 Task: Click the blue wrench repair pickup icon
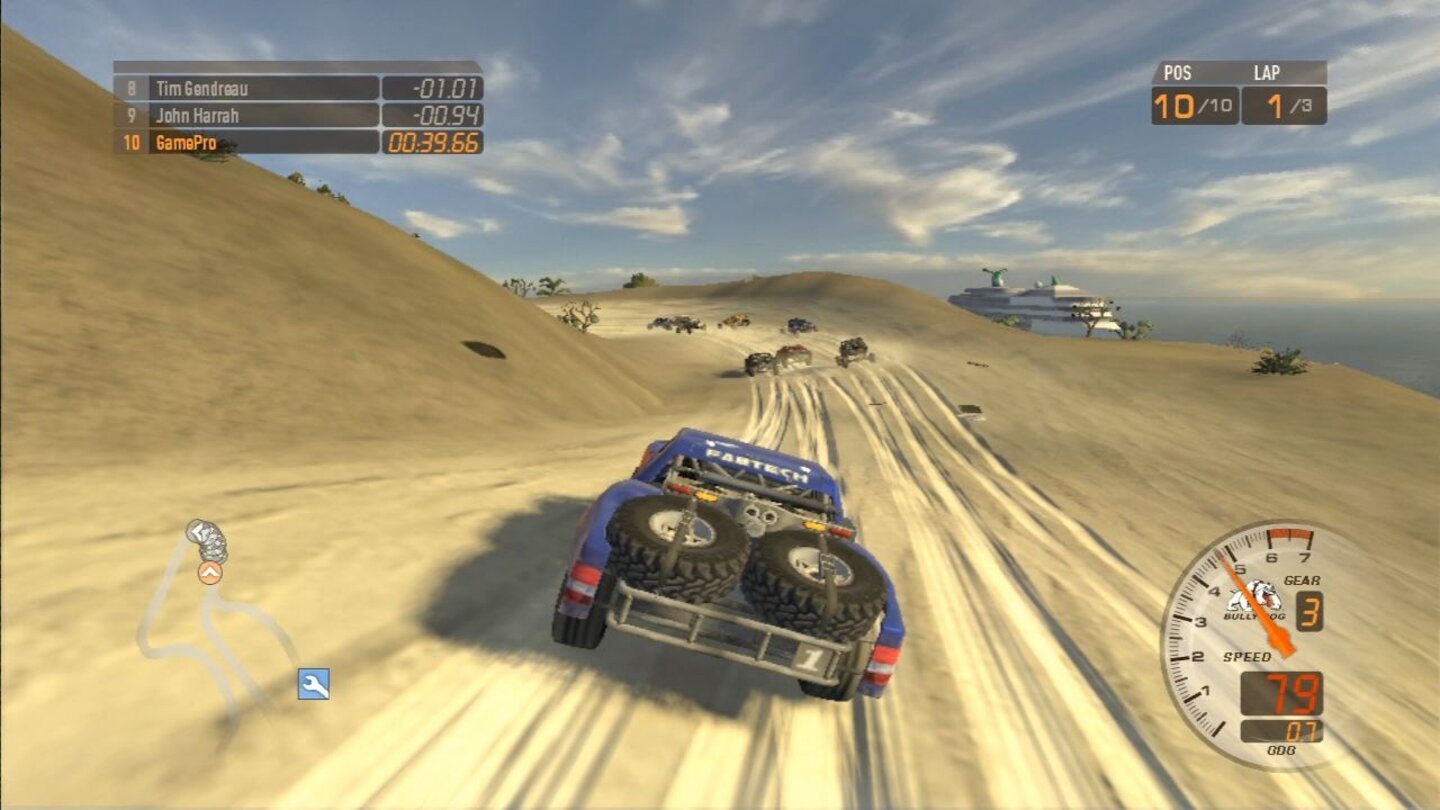311,686
